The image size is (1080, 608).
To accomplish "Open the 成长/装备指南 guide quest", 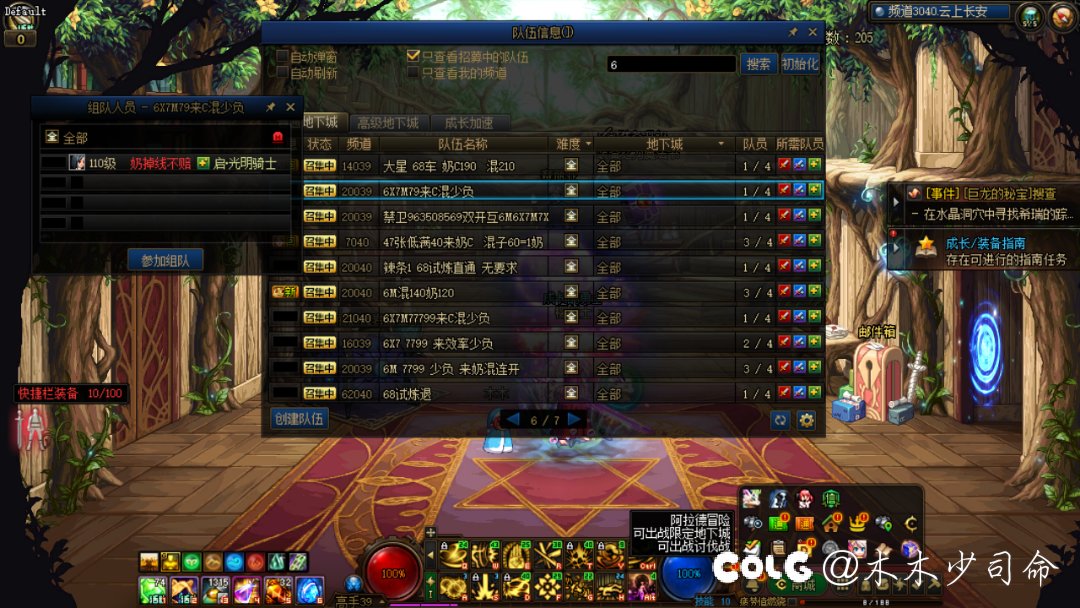I will click(x=985, y=250).
